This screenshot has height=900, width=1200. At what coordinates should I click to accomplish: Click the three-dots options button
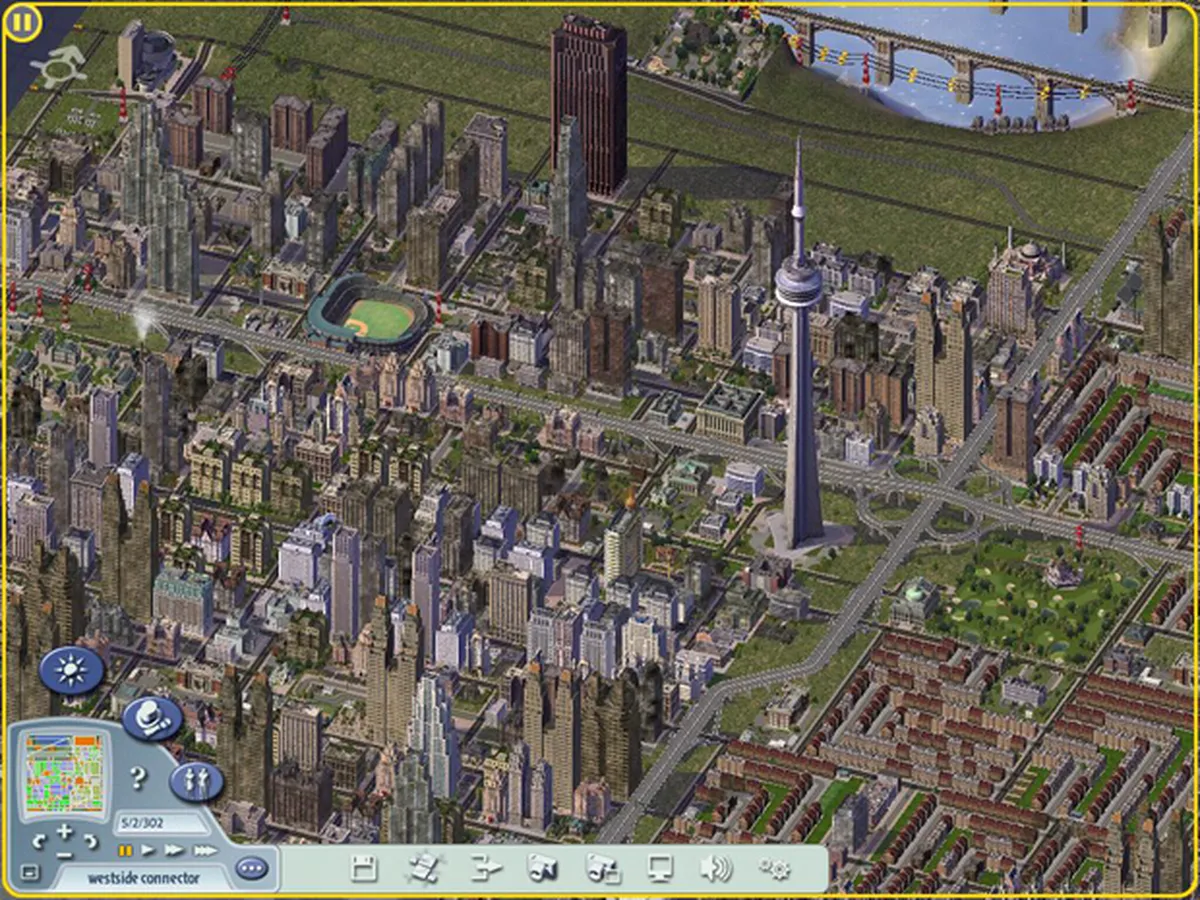[x=252, y=868]
